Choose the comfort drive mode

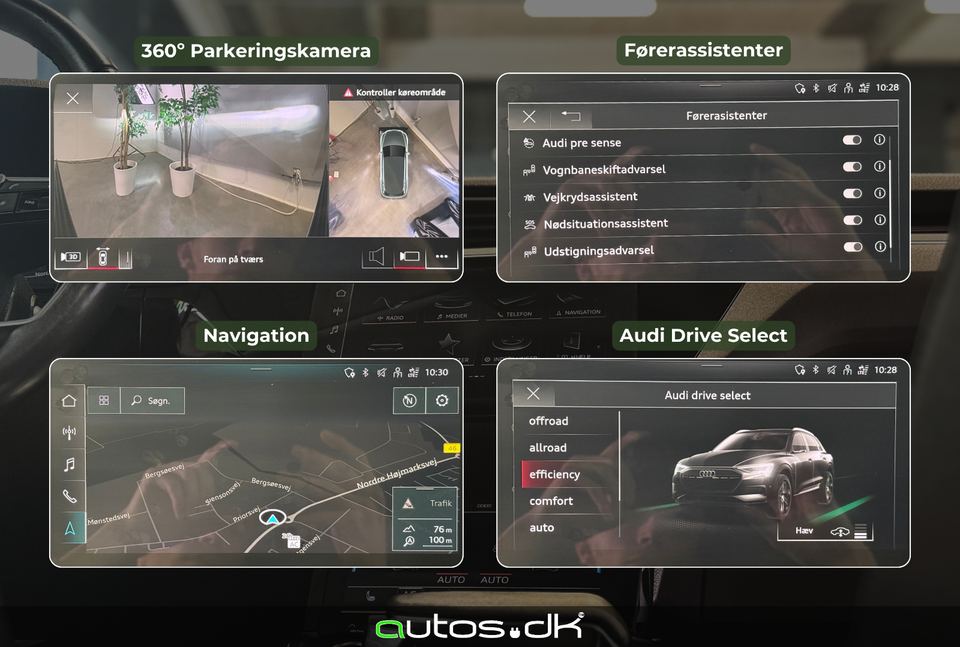[x=551, y=501]
